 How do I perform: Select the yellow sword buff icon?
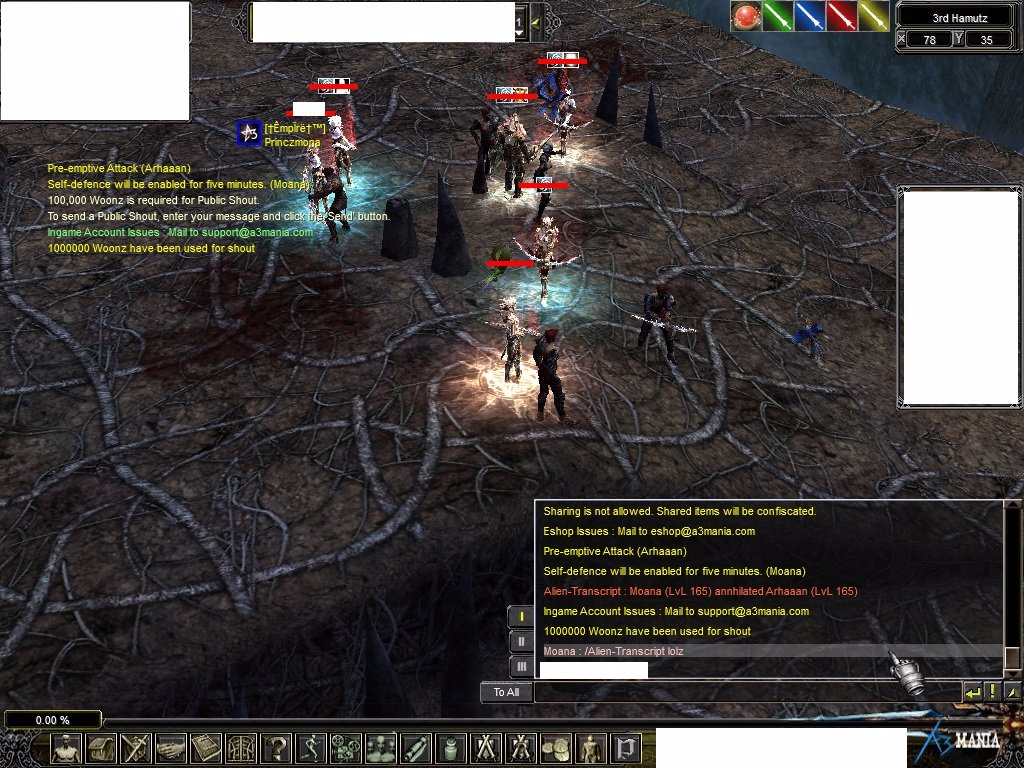[874, 16]
